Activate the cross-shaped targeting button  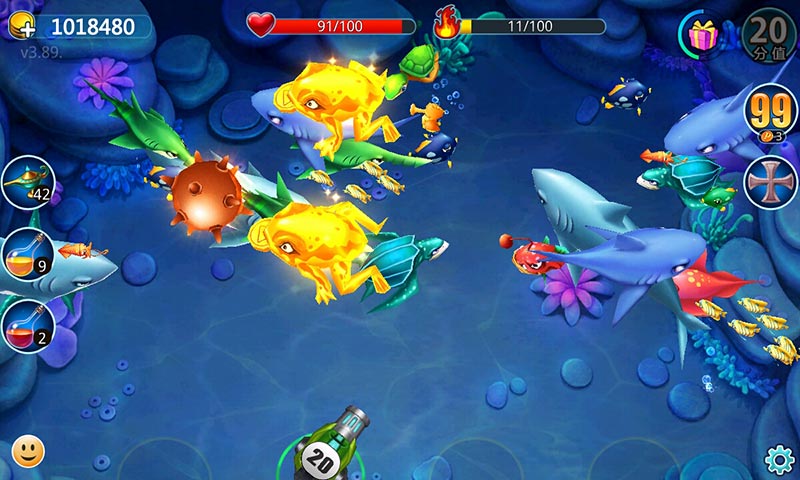tap(770, 182)
